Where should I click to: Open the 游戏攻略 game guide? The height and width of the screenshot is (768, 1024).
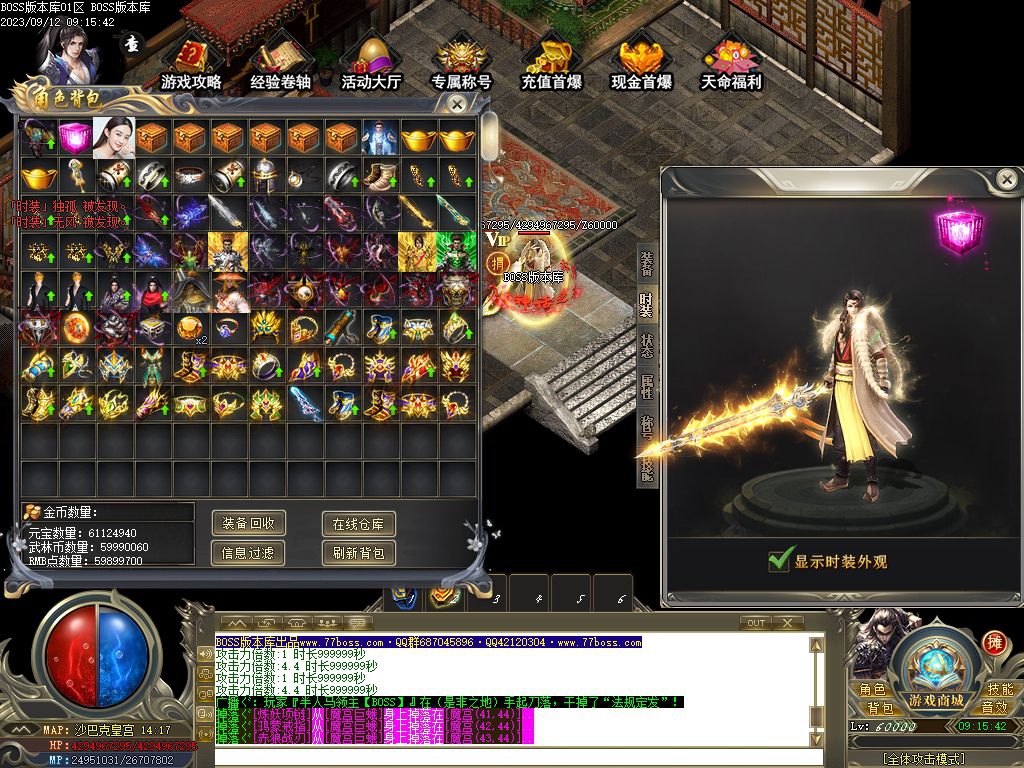pyautogui.click(x=191, y=64)
